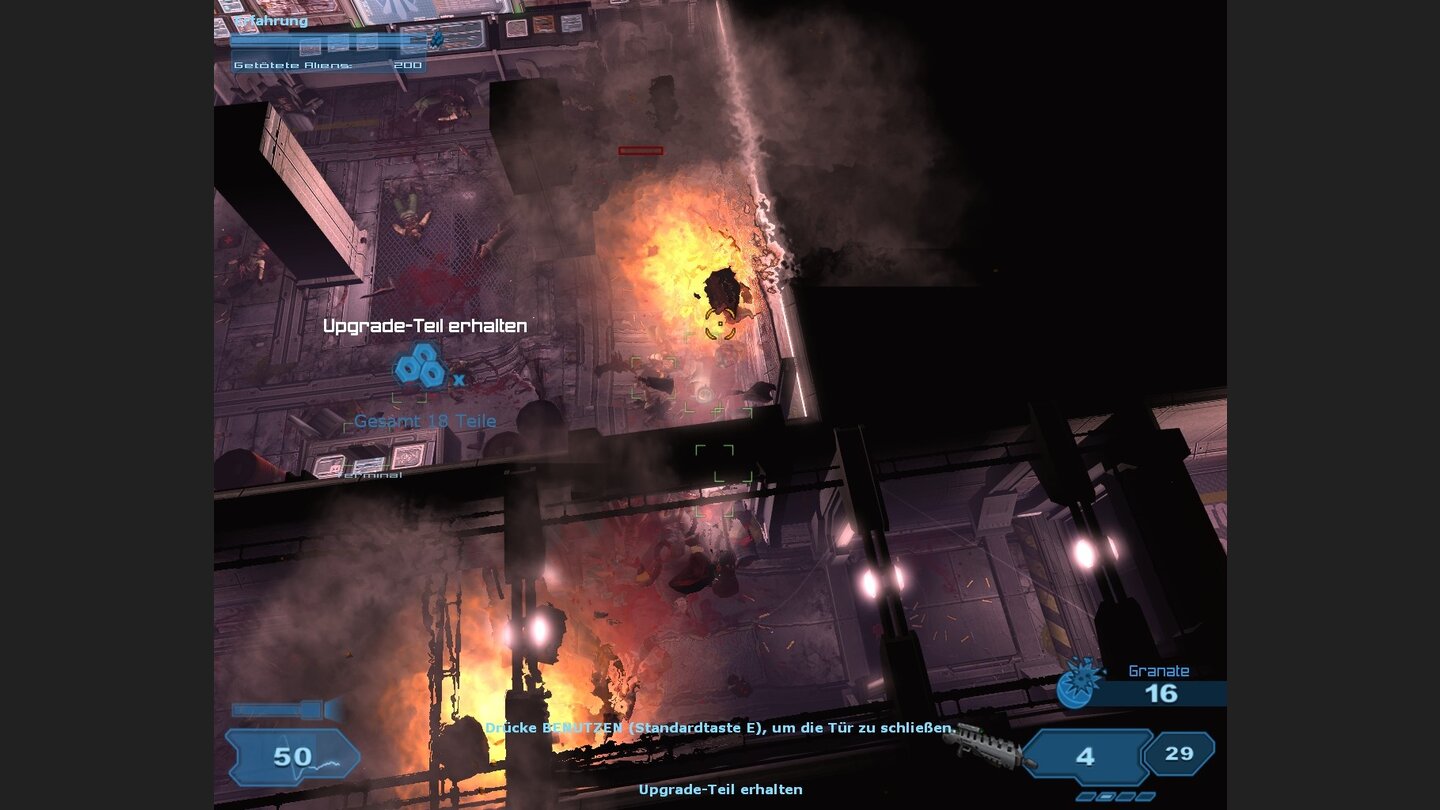
Task: Select the assault rifle weapon icon
Action: coord(985,748)
